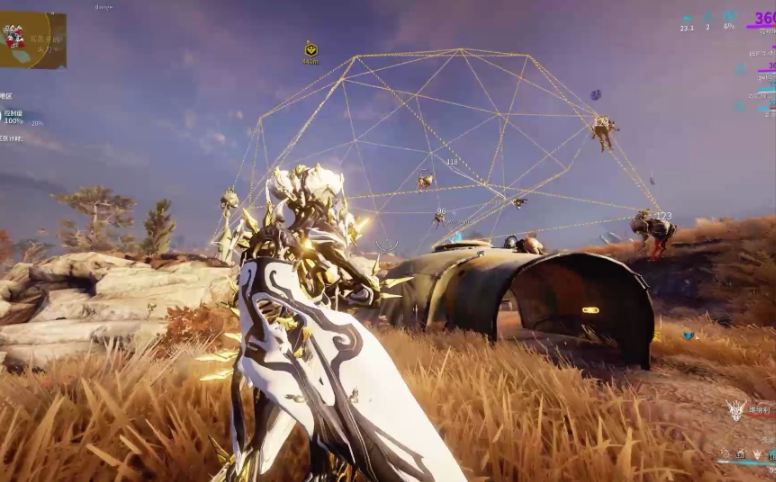Open the minimap in the corner
The image size is (776, 482).
(33, 40)
